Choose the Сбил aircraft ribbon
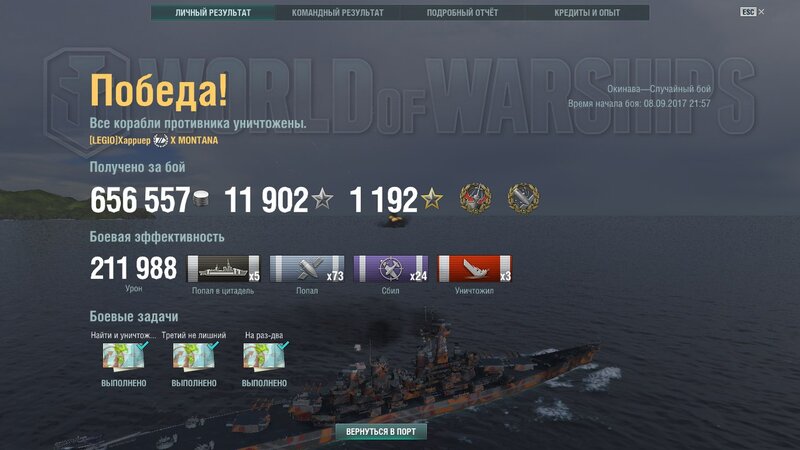 point(391,268)
